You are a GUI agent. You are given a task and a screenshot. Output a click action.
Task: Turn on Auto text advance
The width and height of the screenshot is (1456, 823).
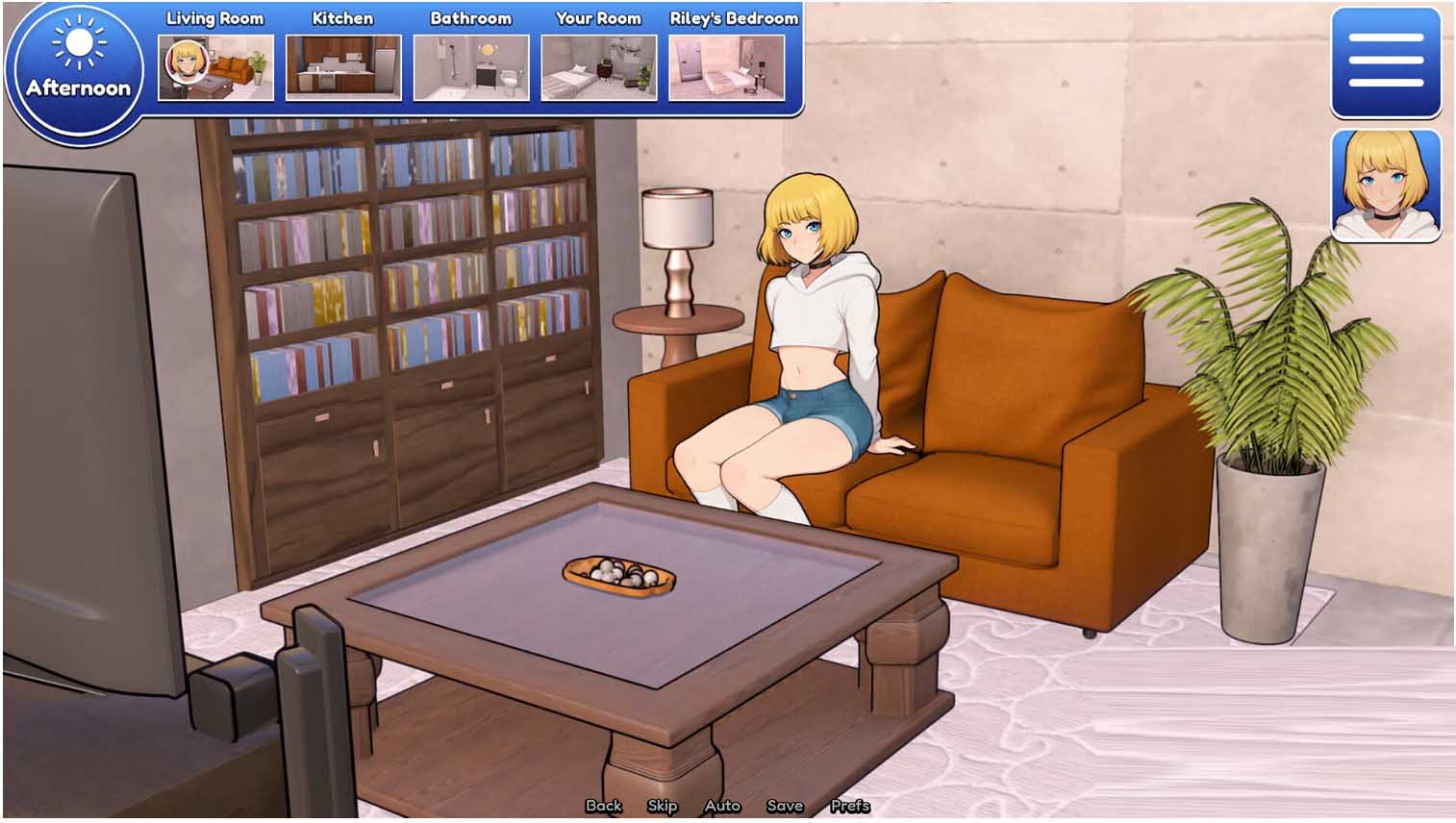[x=722, y=806]
